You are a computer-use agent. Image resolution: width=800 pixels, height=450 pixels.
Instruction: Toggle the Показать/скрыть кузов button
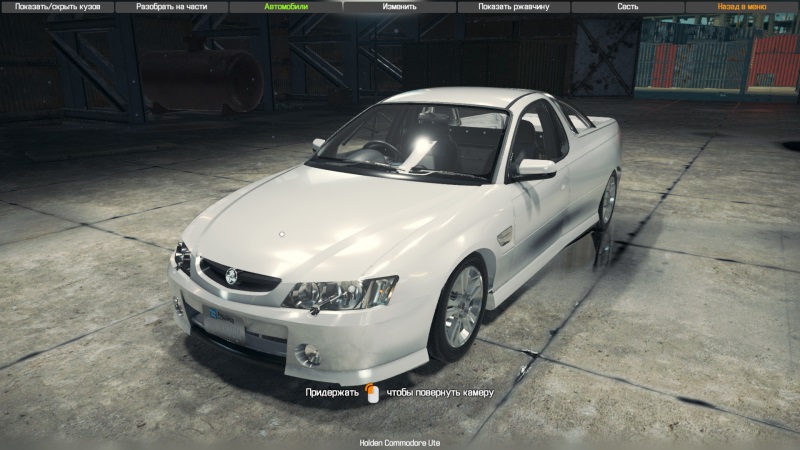(57, 6)
